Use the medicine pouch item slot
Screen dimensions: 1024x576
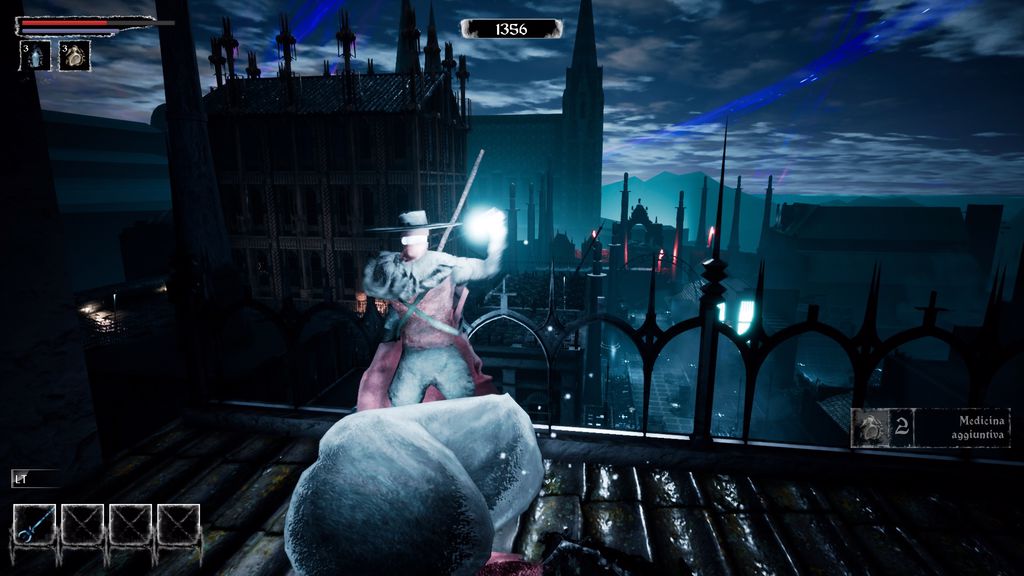tap(75, 56)
